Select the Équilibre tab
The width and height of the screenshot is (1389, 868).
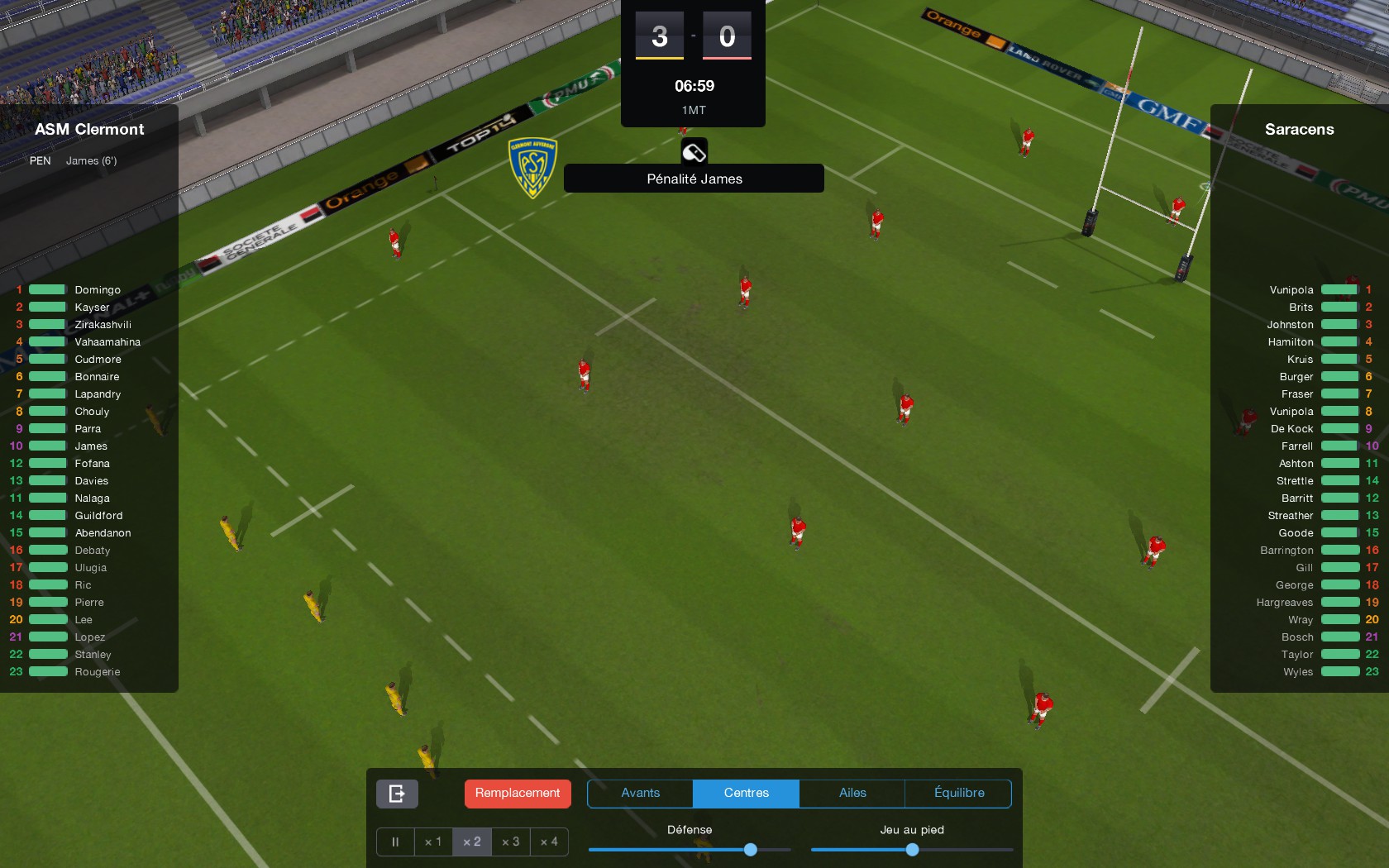[x=958, y=793]
